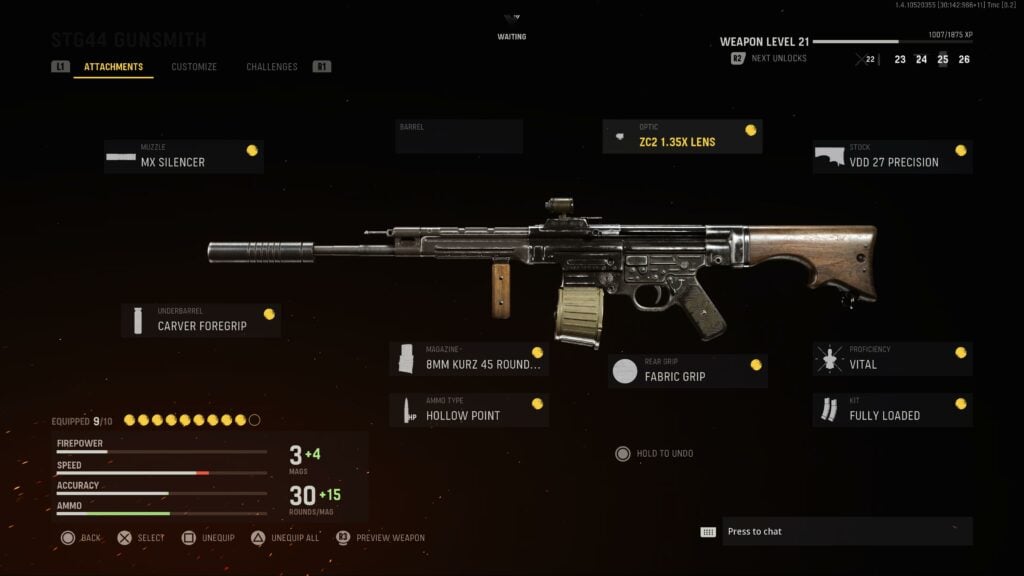The height and width of the screenshot is (576, 1024).
Task: Select the MX Silencer muzzle slot
Action: (184, 157)
